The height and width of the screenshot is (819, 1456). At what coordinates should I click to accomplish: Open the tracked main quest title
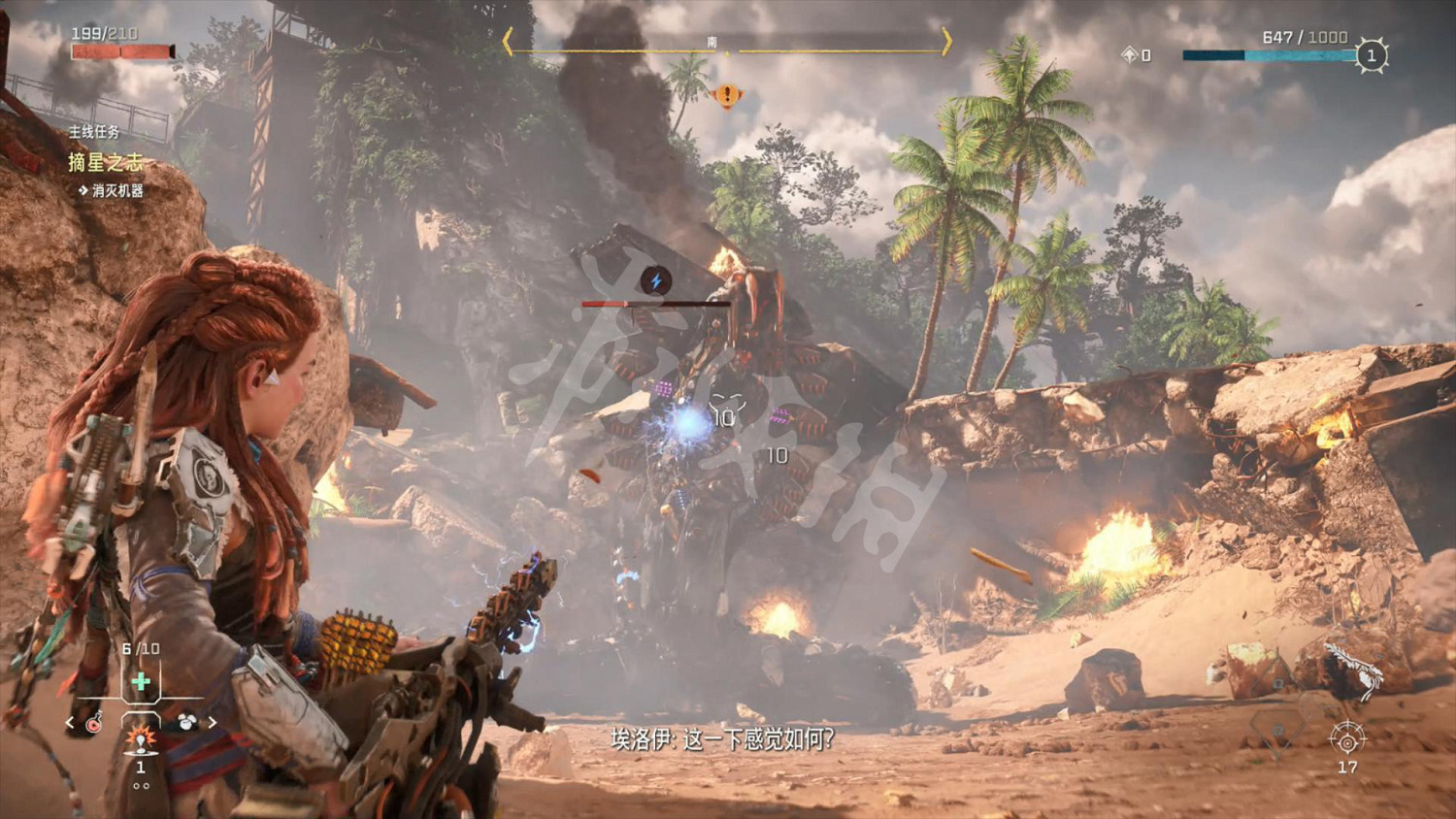coord(105,162)
